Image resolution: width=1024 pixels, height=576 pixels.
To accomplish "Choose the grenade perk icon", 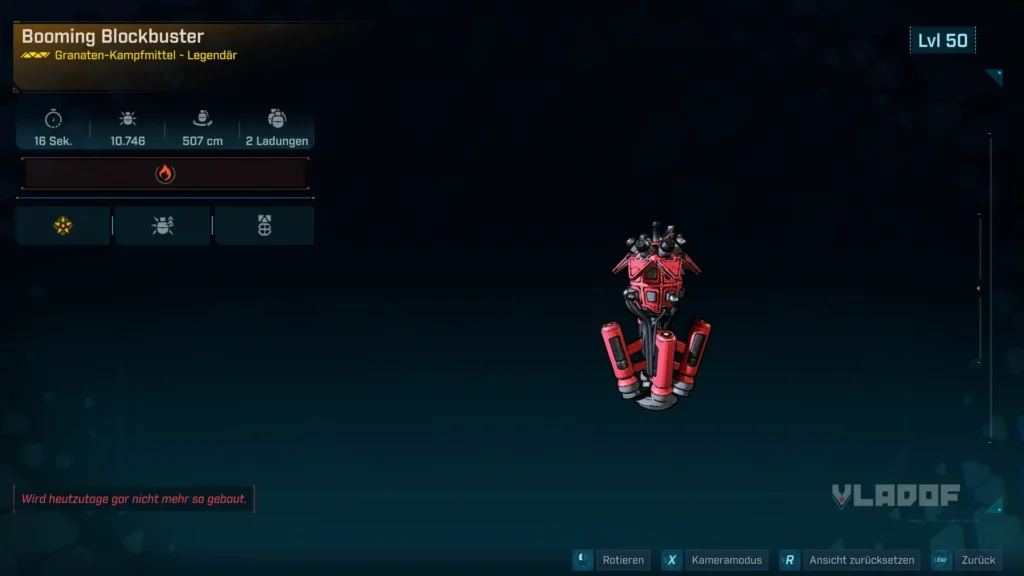I will coord(264,226).
